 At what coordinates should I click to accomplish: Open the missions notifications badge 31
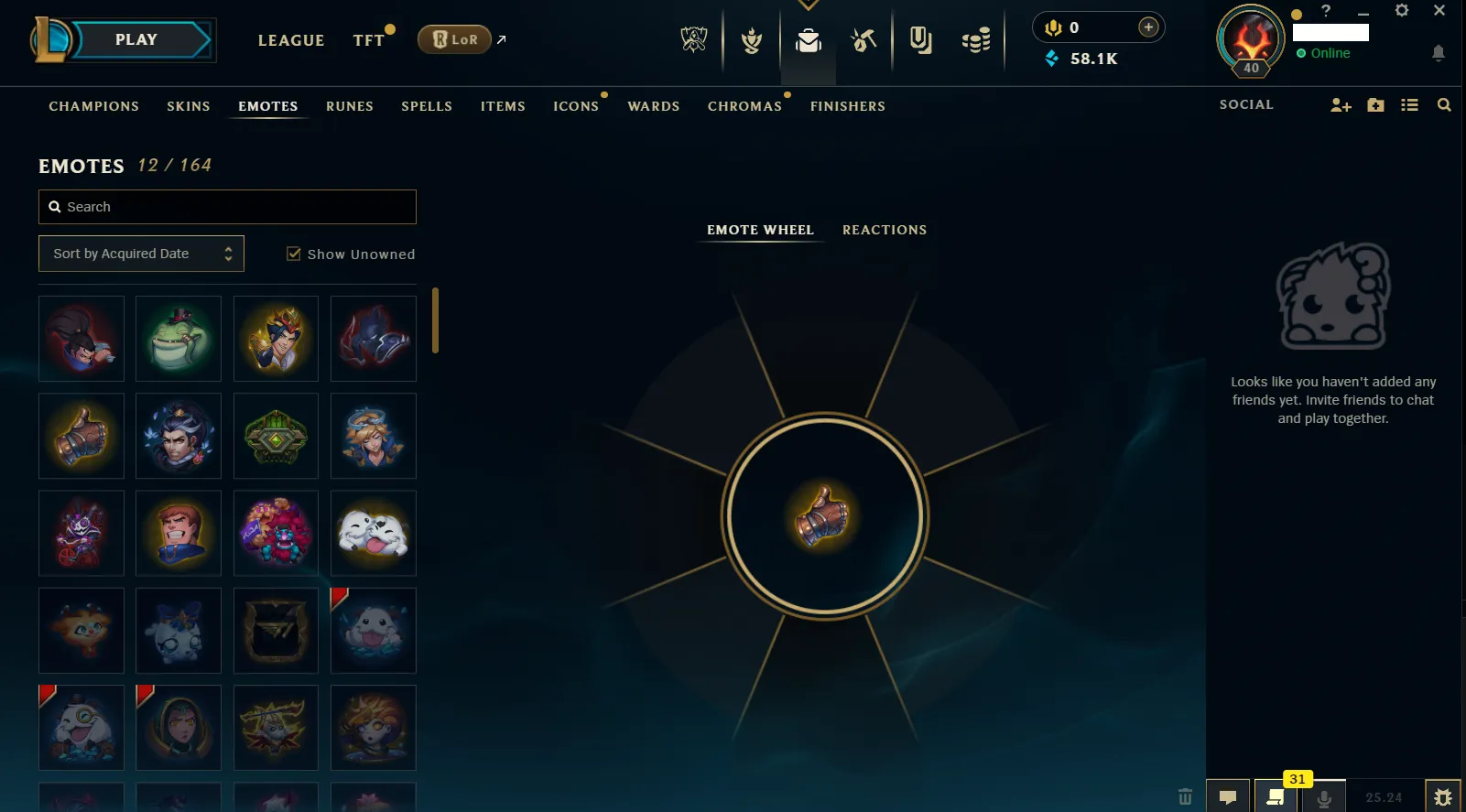(x=1297, y=779)
